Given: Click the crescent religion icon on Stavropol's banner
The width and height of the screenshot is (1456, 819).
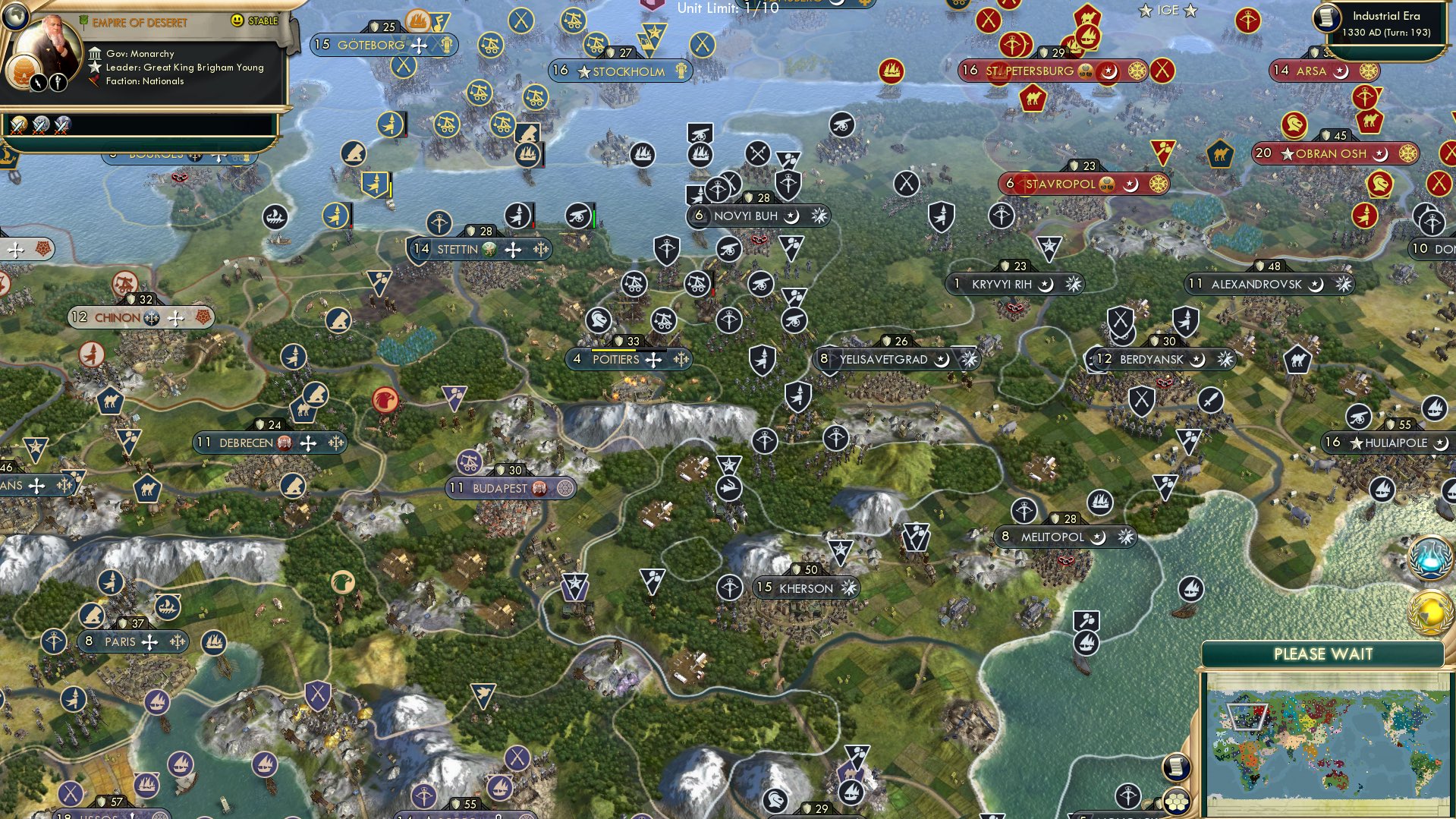Looking at the screenshot, I should (1130, 183).
